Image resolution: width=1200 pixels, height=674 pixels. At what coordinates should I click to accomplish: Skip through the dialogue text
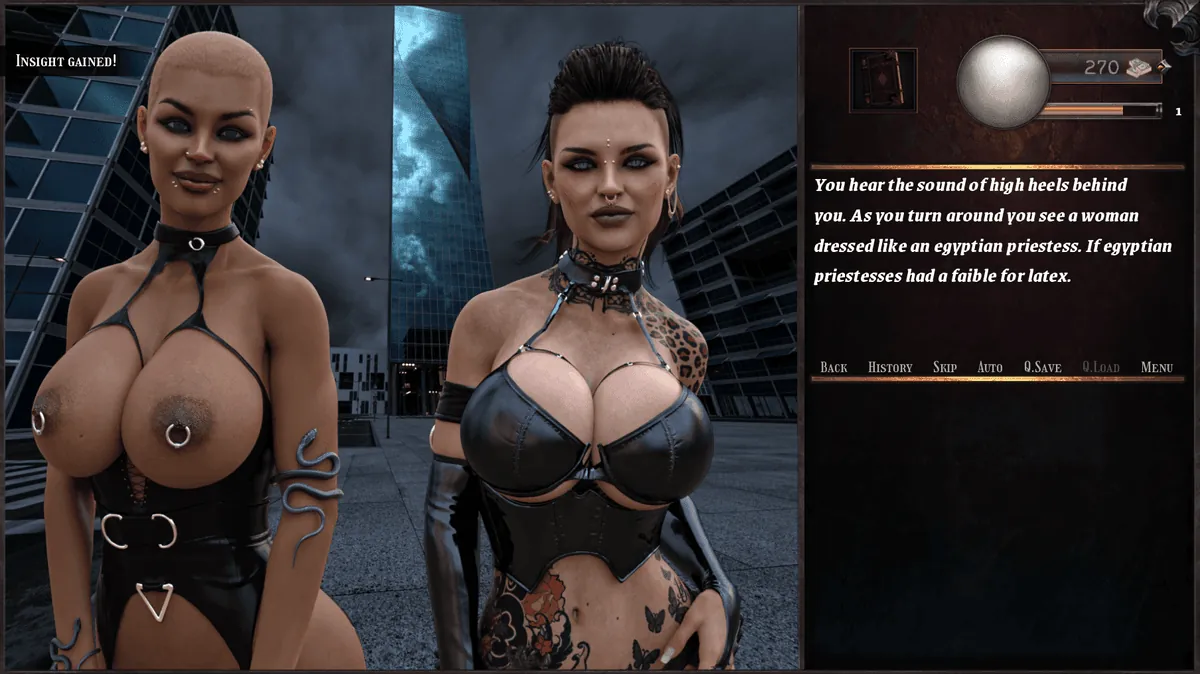point(944,367)
